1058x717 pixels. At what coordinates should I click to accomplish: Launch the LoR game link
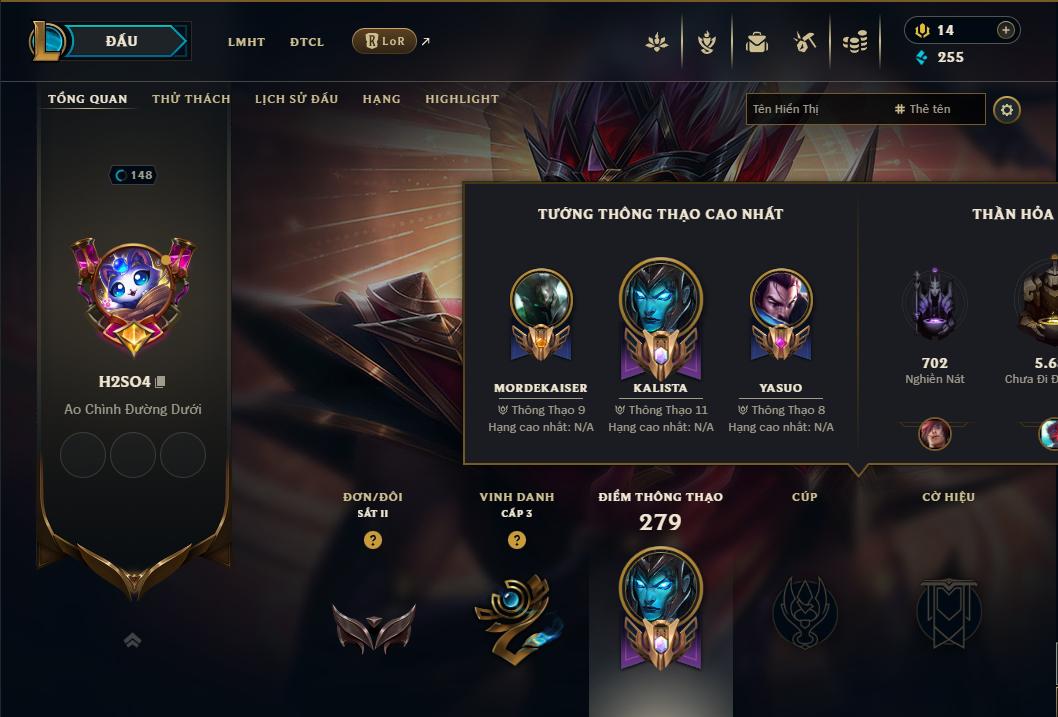[385, 41]
